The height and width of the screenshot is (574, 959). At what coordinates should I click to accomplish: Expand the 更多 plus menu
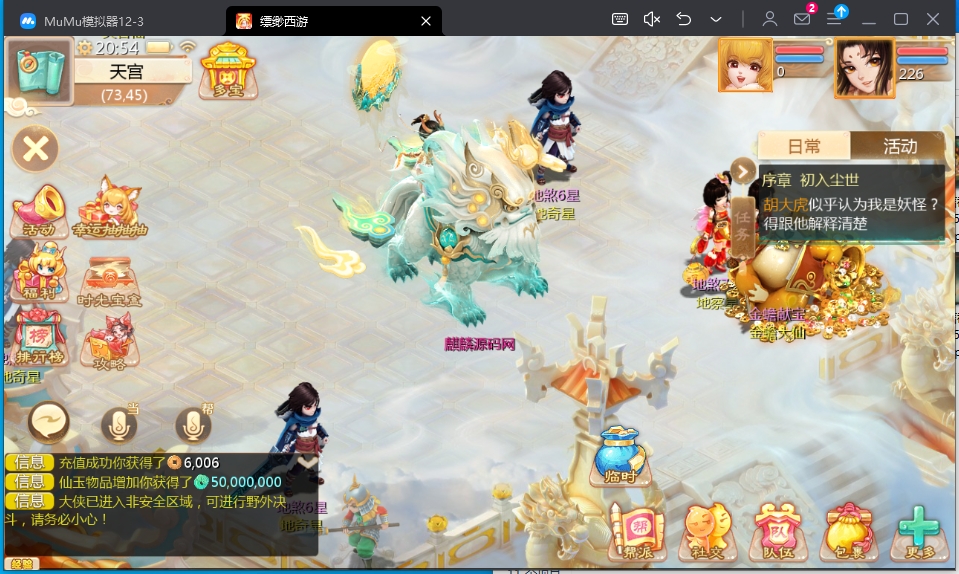(916, 531)
